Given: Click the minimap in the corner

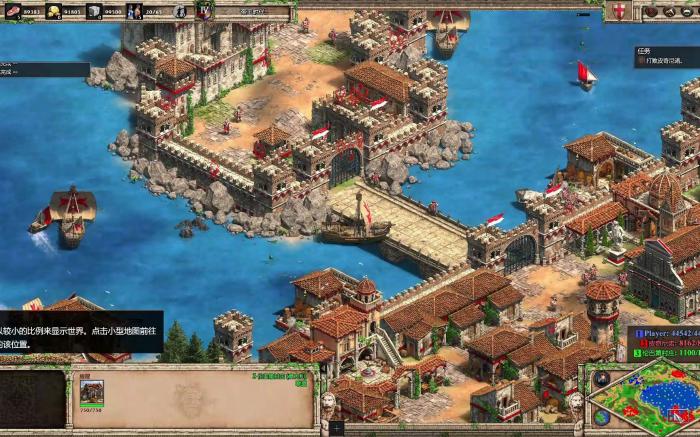Looking at the screenshot, I should click(643, 397).
